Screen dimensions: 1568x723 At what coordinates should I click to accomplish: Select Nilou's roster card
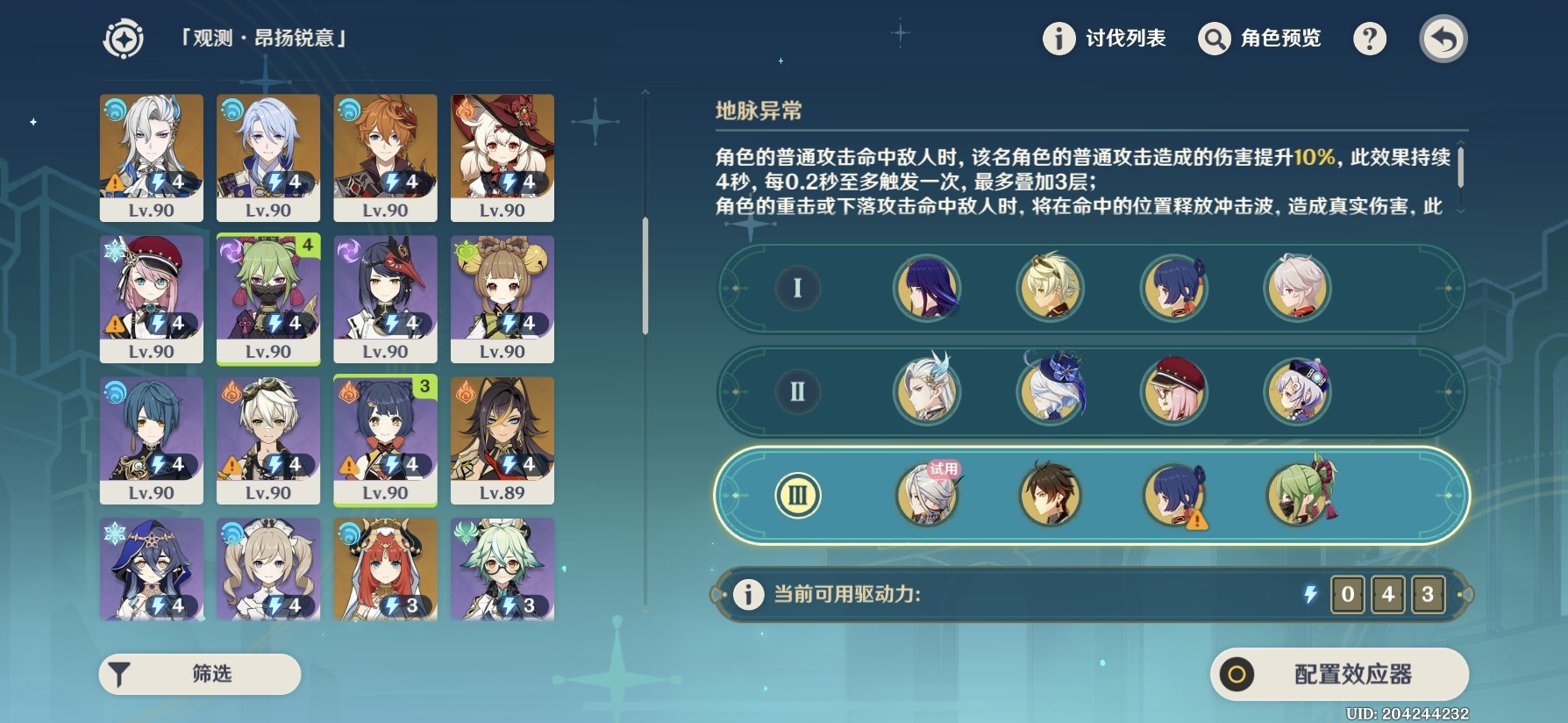coord(385,569)
